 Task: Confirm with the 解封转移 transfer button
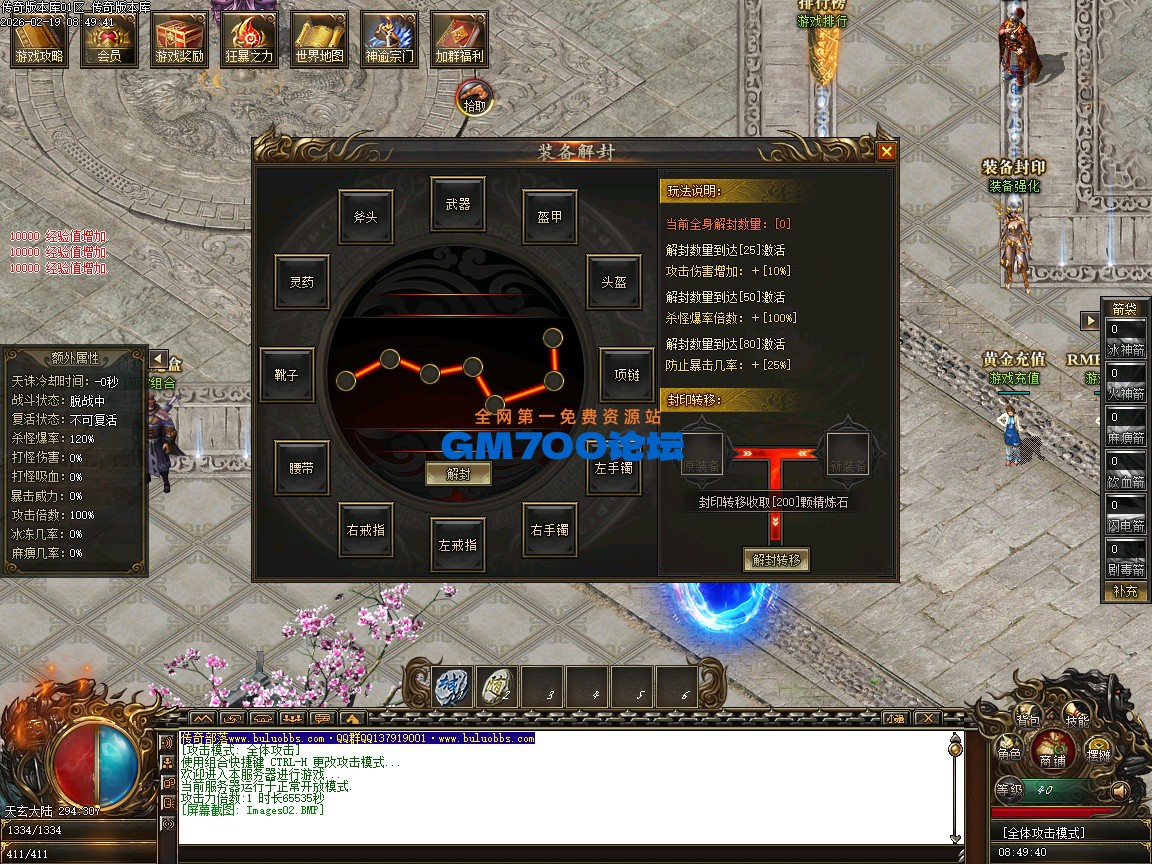(x=775, y=559)
